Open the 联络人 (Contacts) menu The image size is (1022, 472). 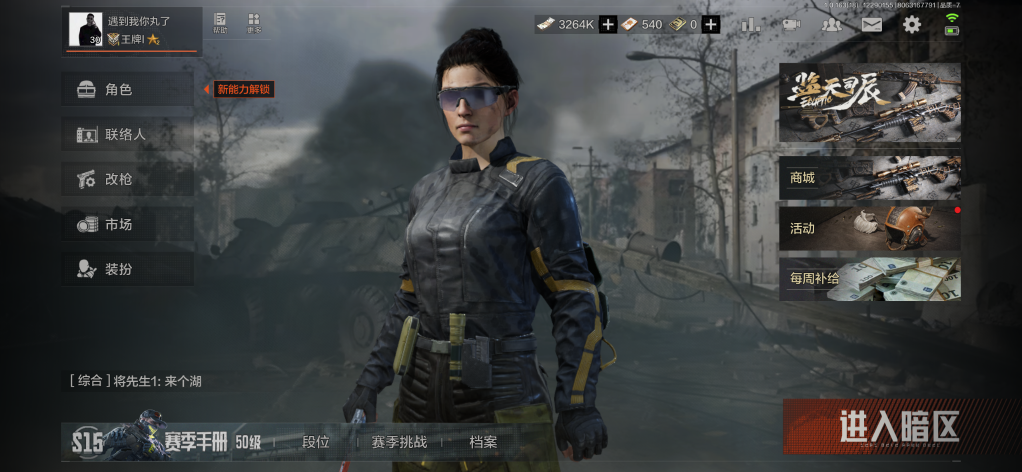[x=127, y=134]
